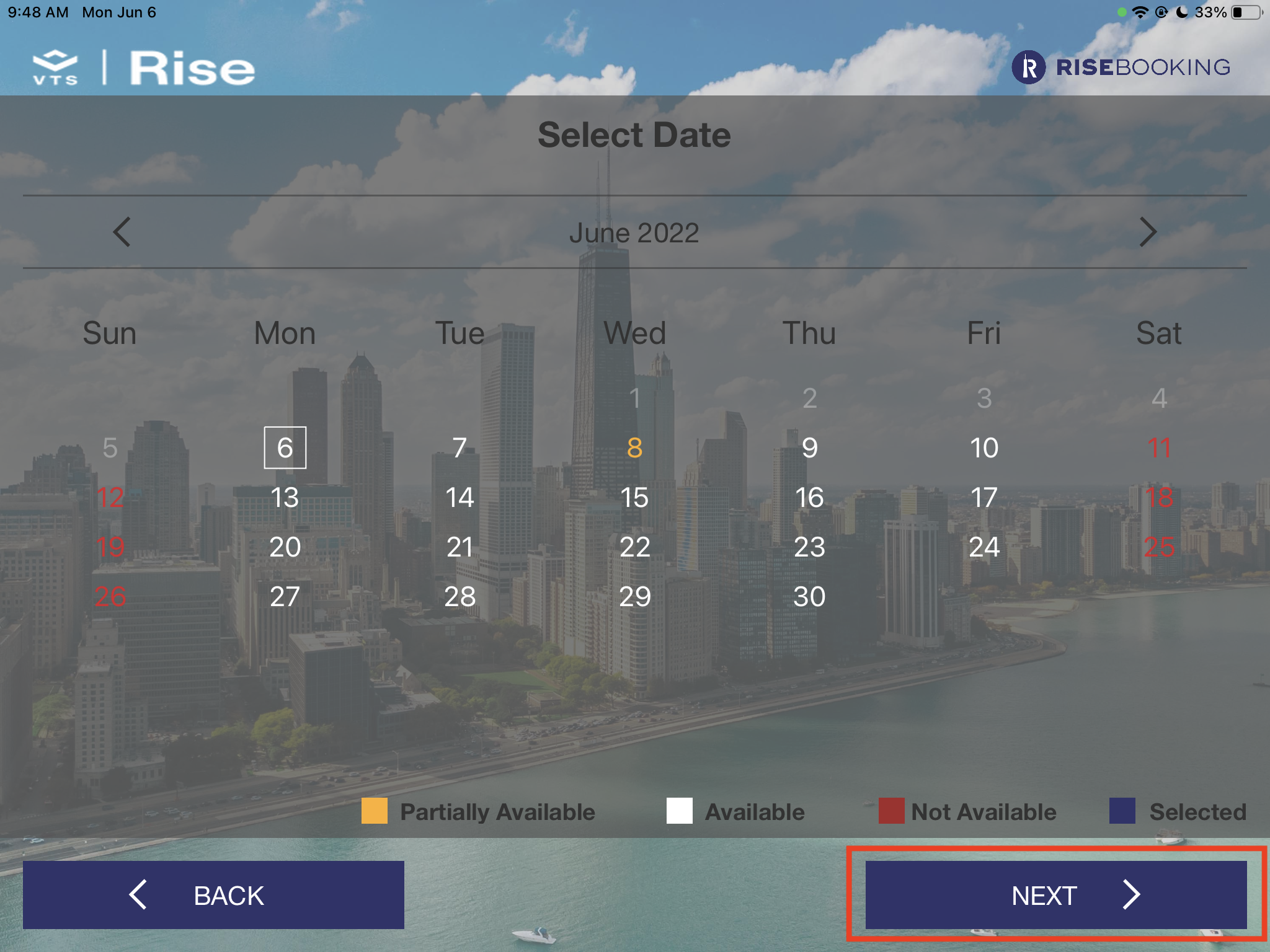Choose Friday June 24

click(984, 547)
